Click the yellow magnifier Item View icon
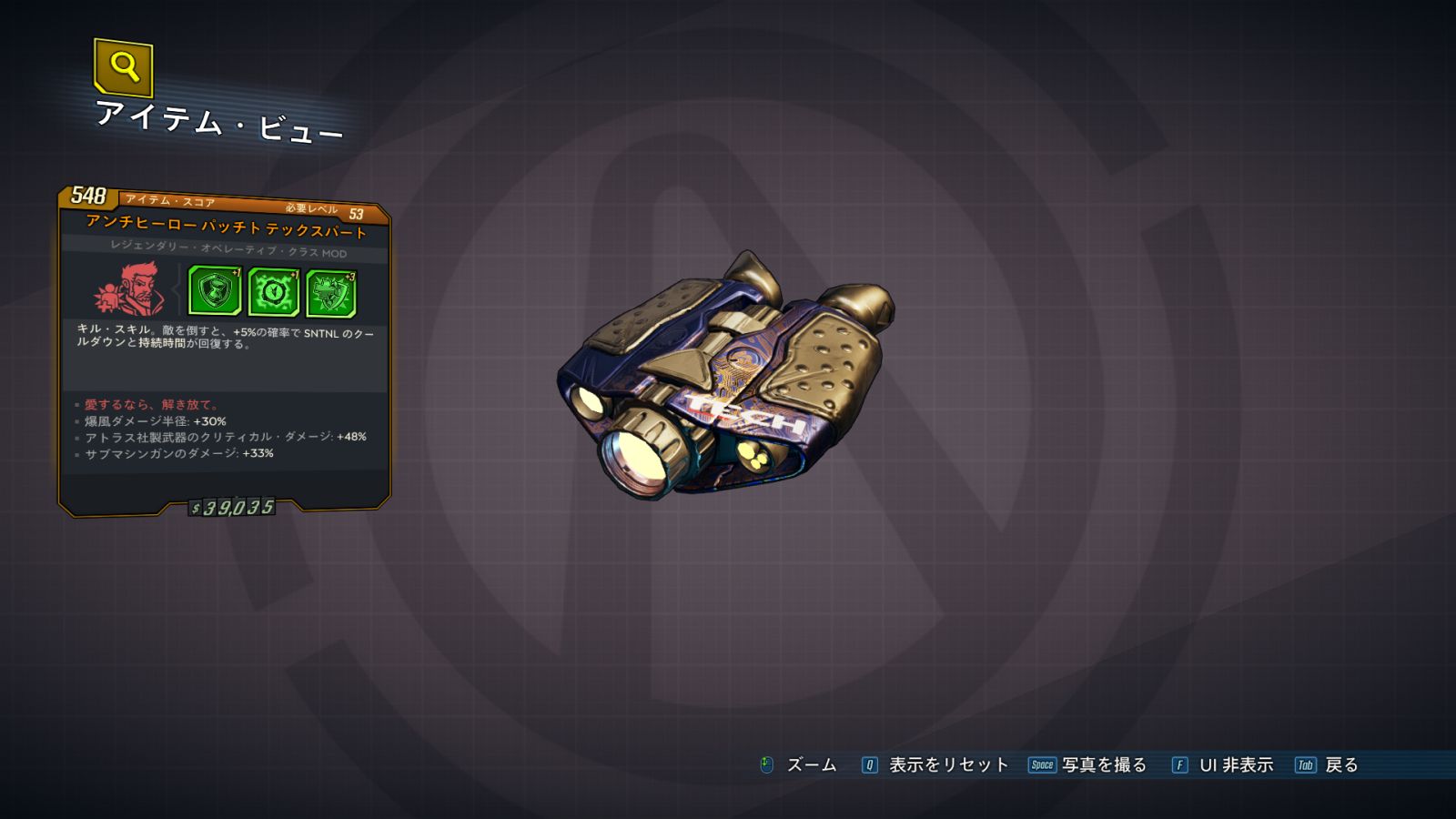The image size is (1456, 819). tap(123, 67)
